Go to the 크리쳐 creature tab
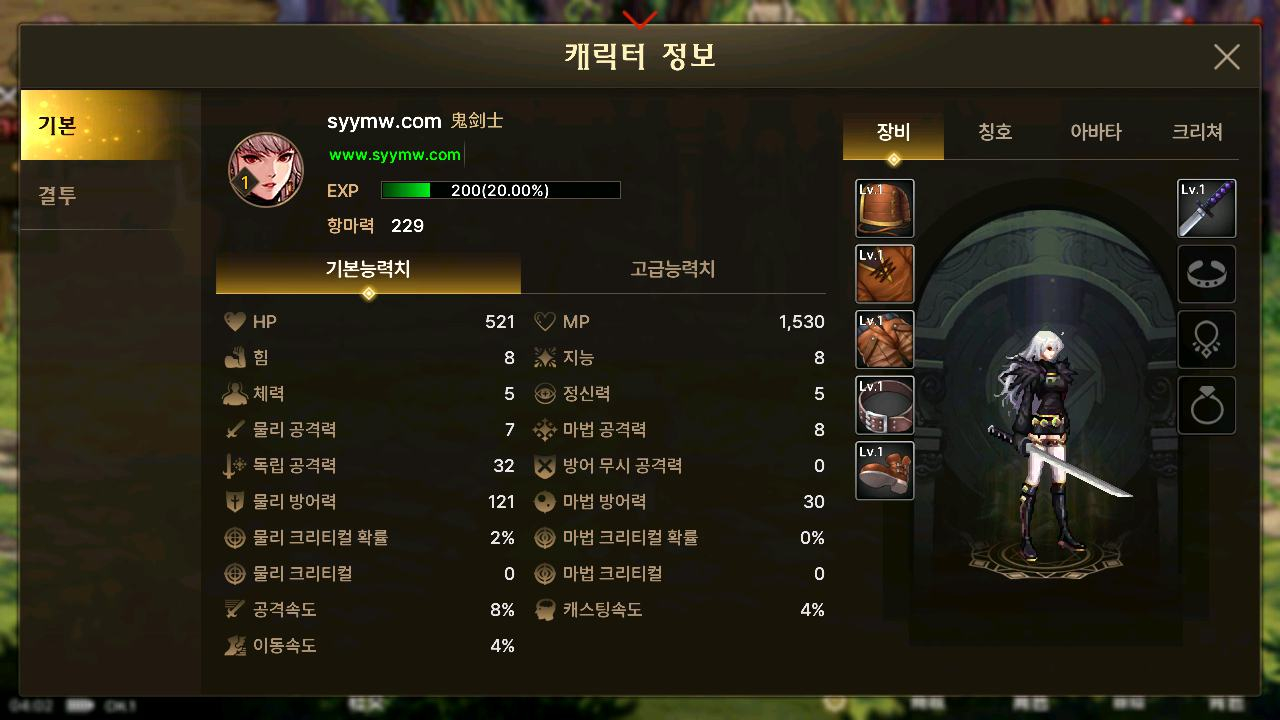 [1197, 132]
